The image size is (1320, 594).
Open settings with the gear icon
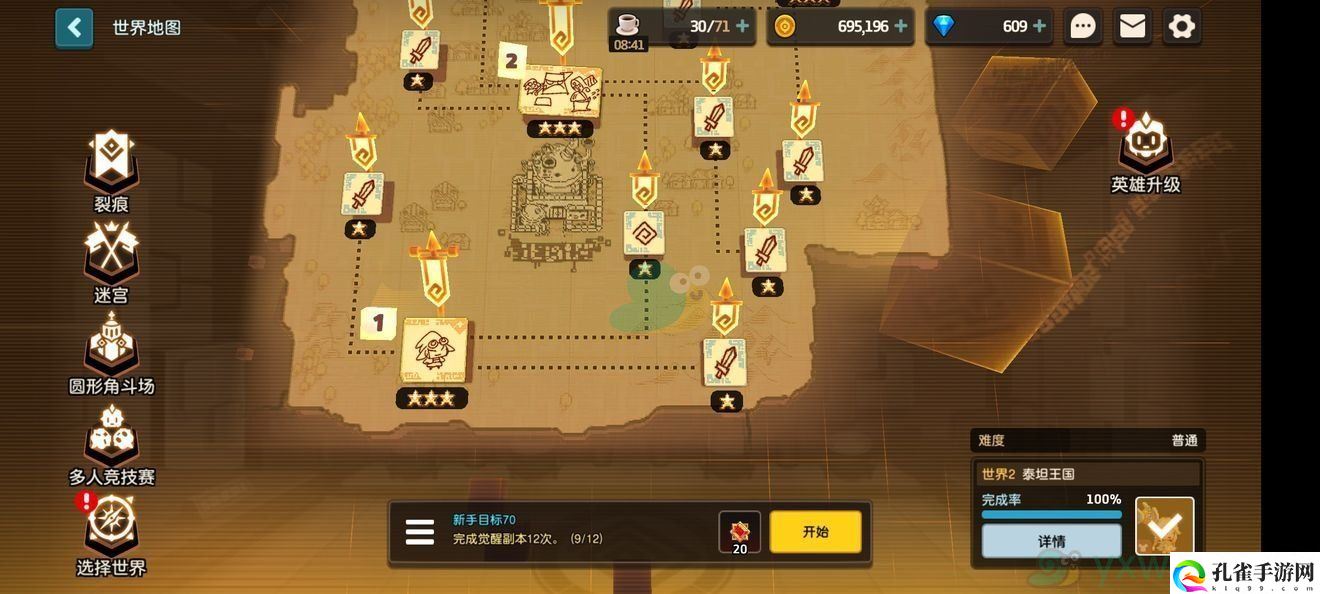tap(1181, 27)
